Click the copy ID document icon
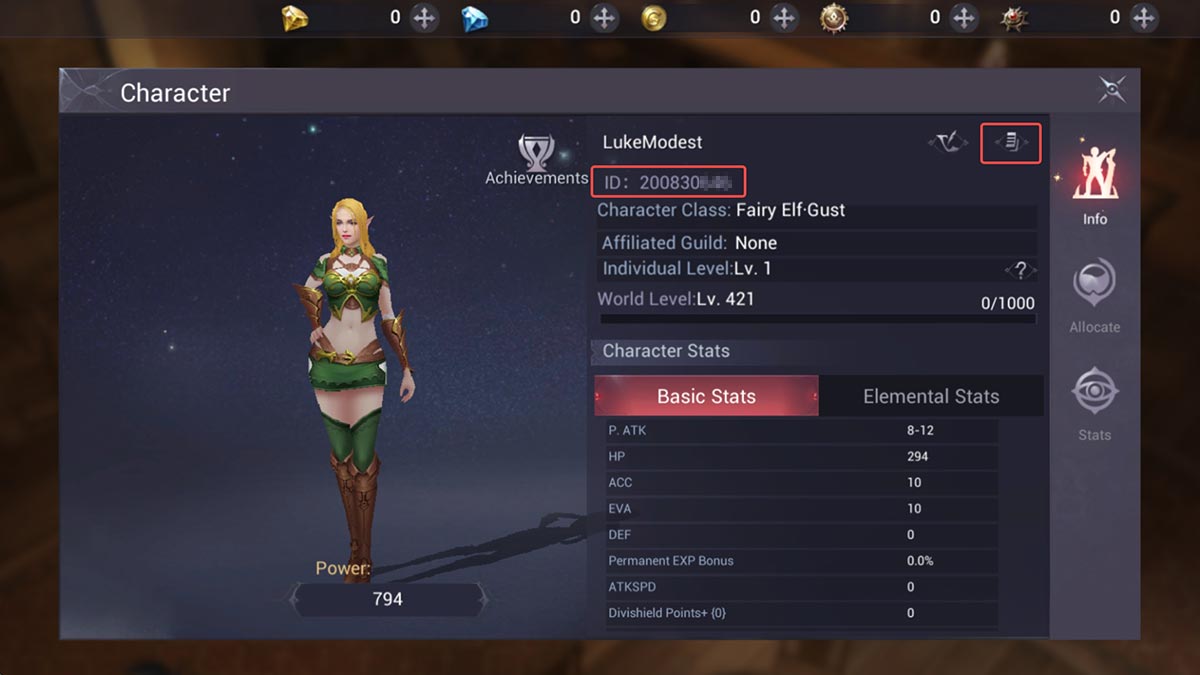The image size is (1200, 675). point(1011,143)
